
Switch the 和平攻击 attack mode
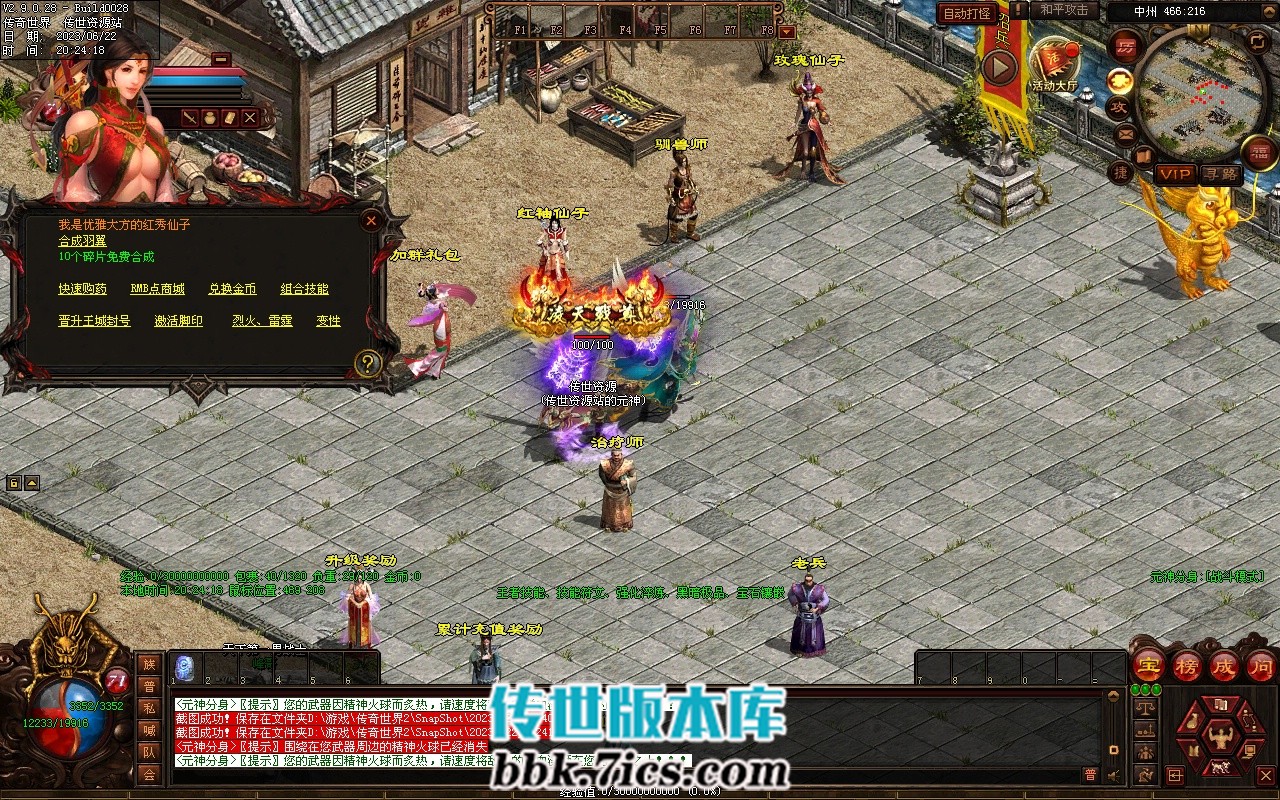(x=1064, y=10)
